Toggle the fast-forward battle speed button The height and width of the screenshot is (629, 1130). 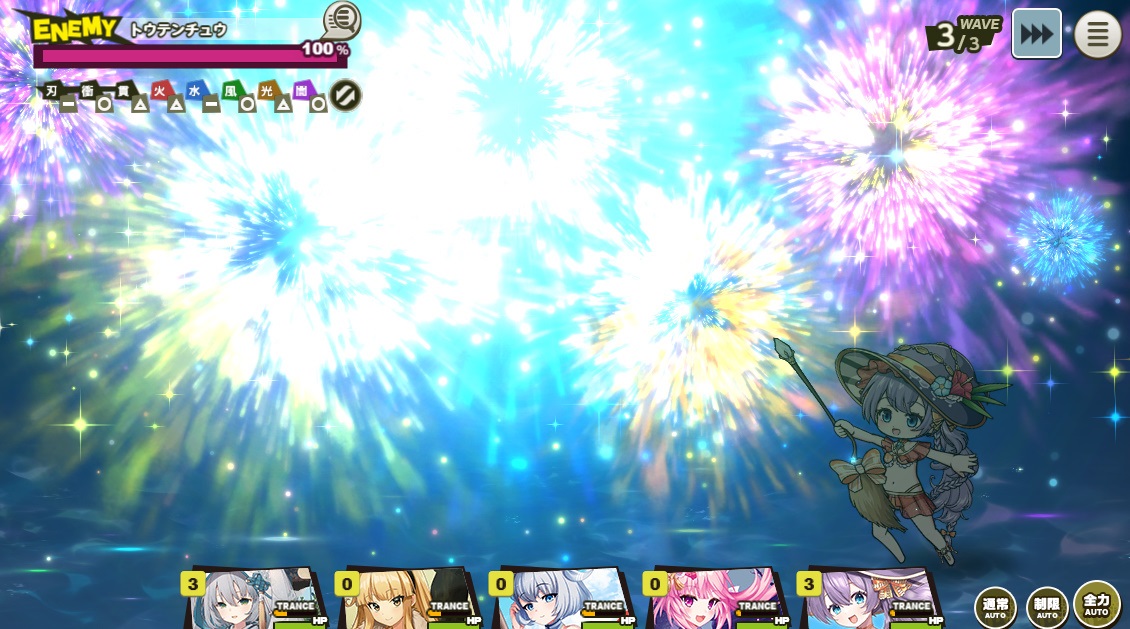tap(1036, 34)
